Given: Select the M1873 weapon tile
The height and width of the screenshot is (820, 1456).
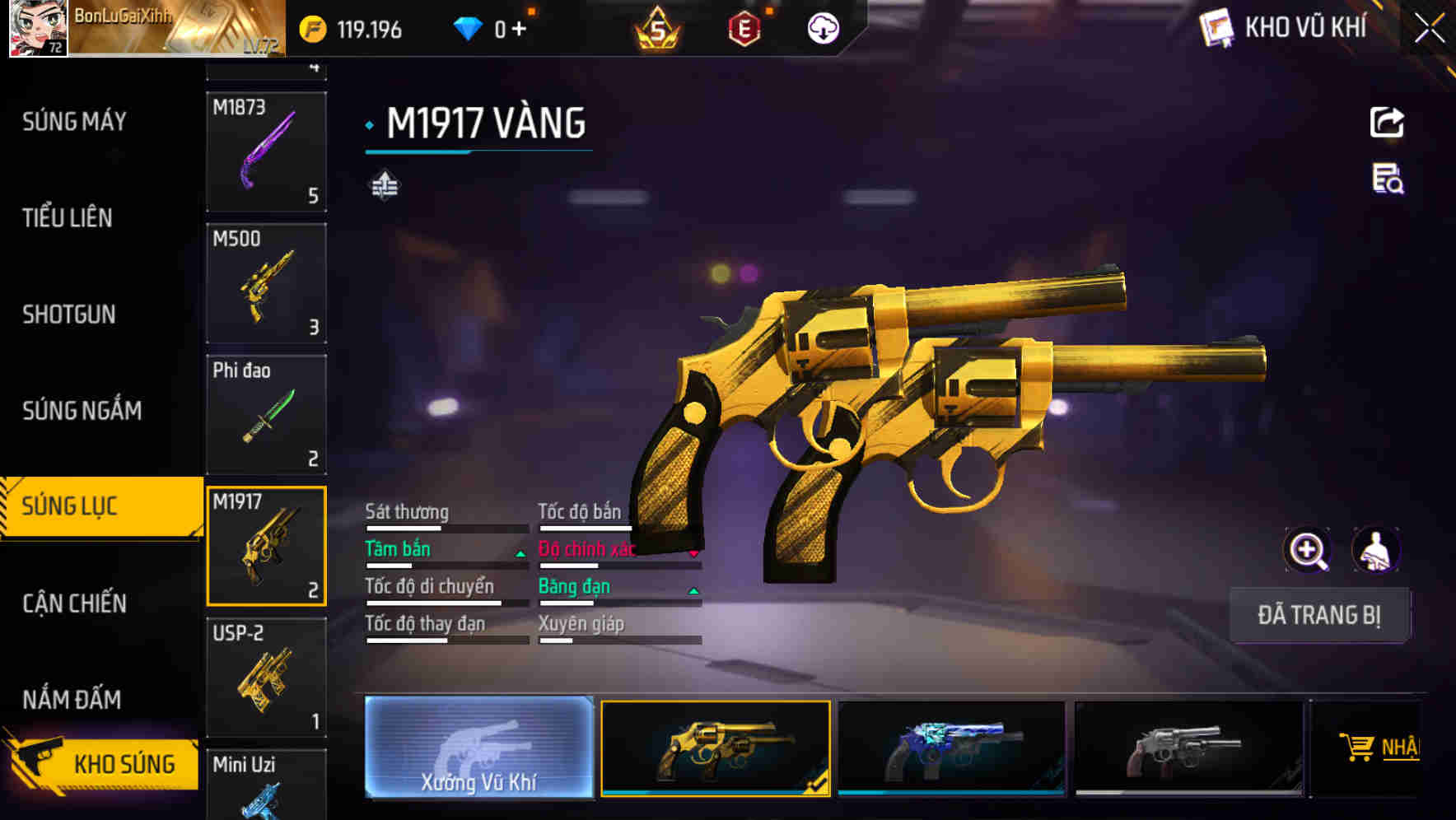Looking at the screenshot, I should coord(266,151).
